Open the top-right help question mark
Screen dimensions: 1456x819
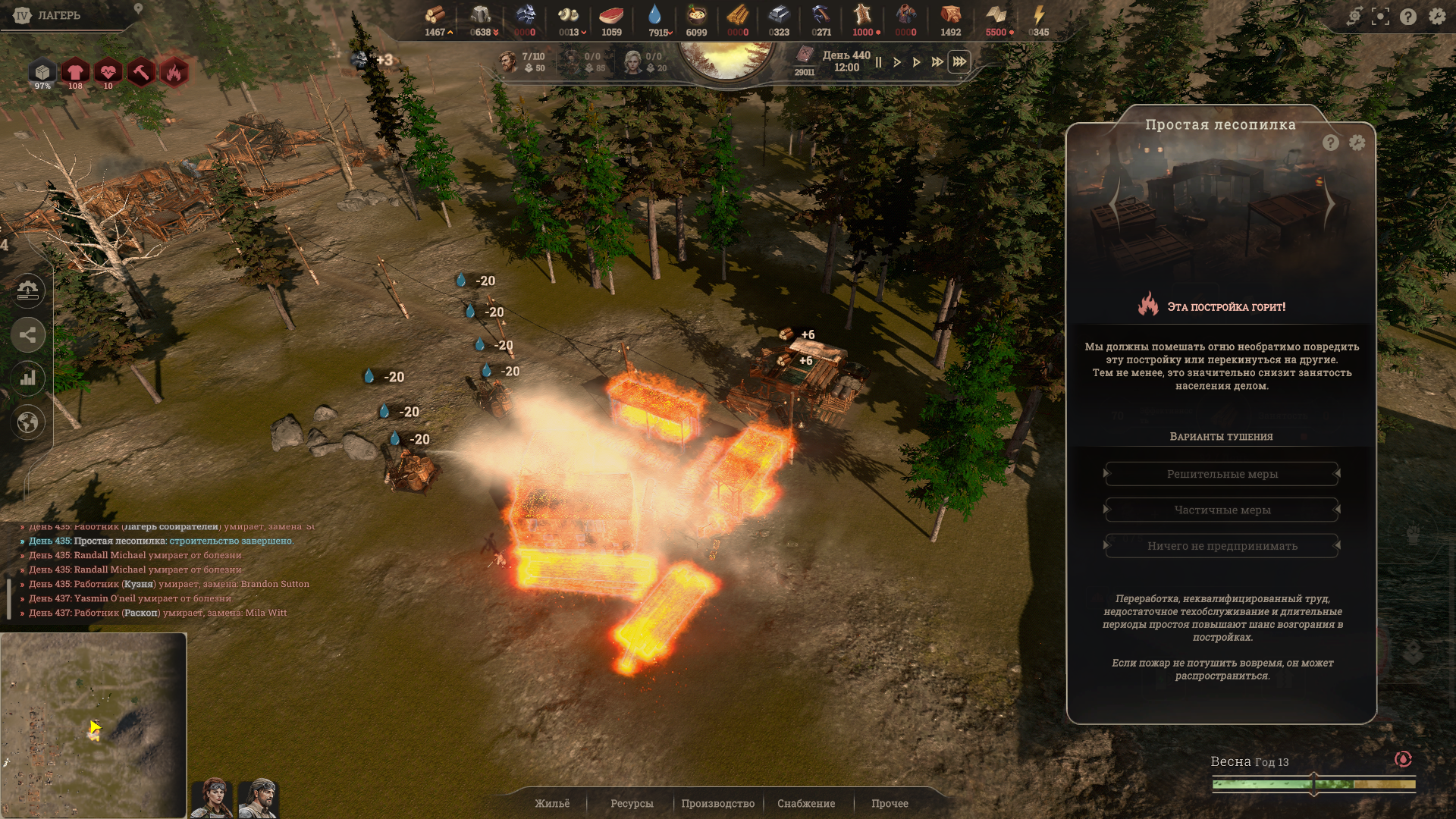click(x=1408, y=16)
